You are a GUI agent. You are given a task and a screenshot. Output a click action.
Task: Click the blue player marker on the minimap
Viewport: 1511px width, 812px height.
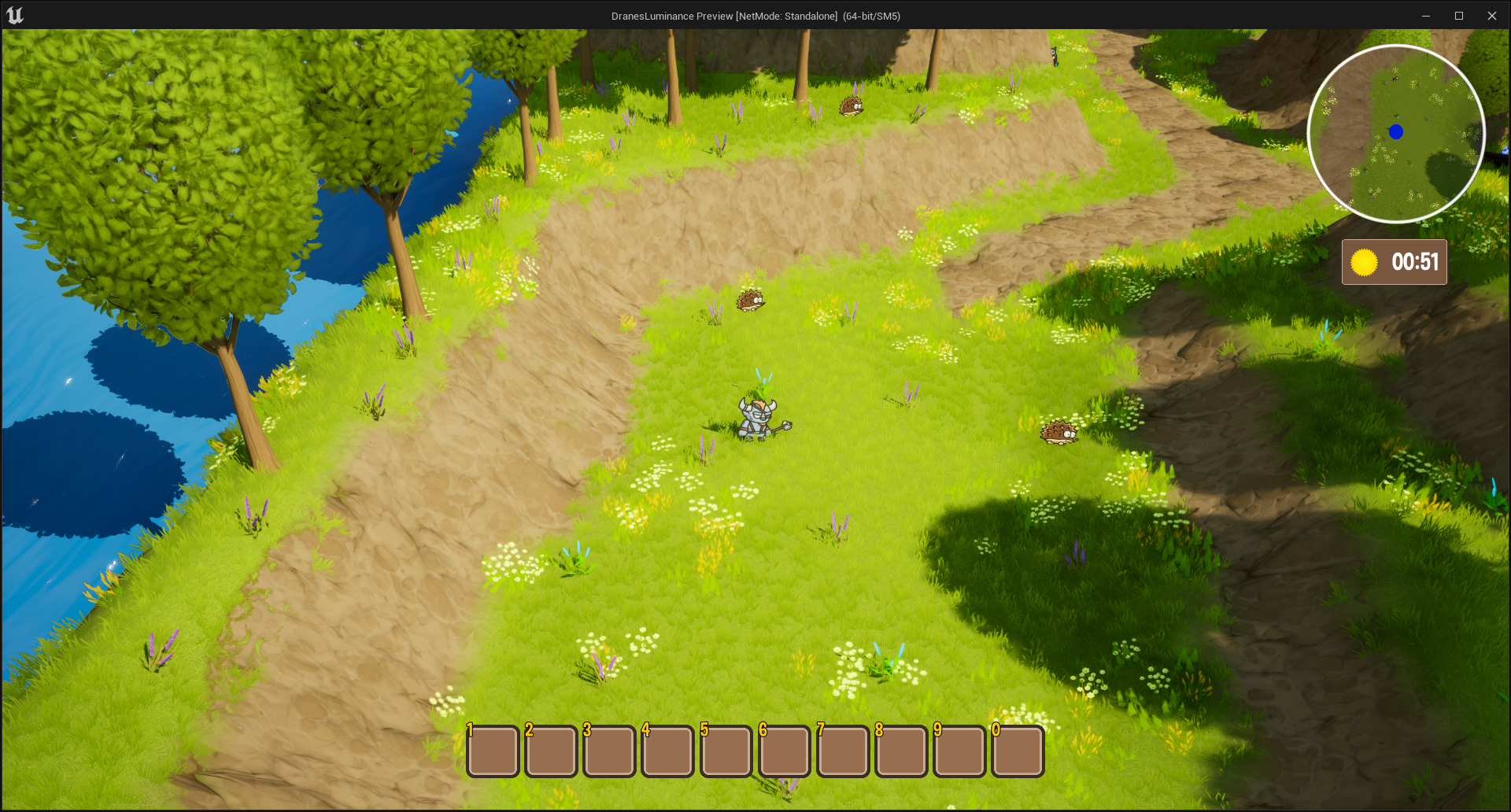[1396, 132]
